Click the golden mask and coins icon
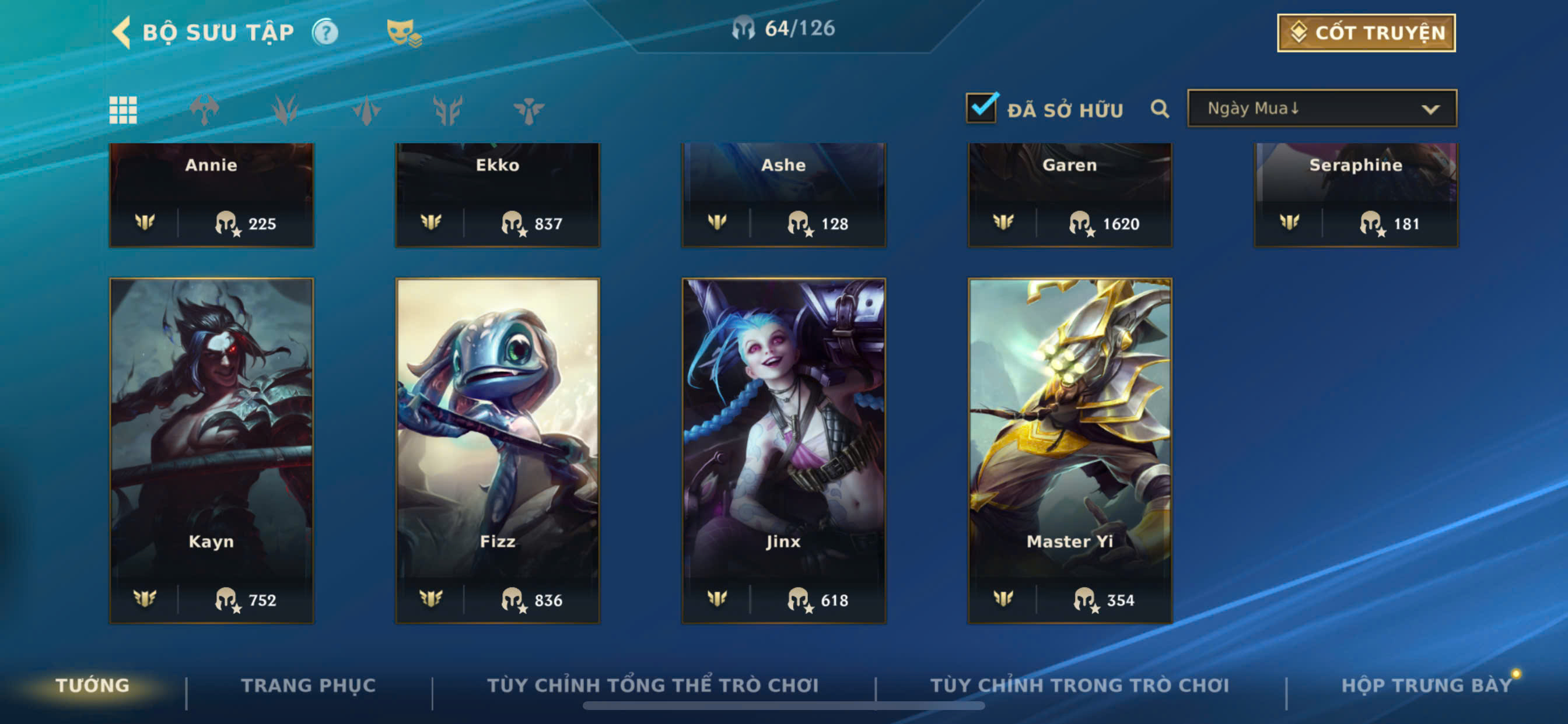The height and width of the screenshot is (724, 1568). tap(403, 32)
